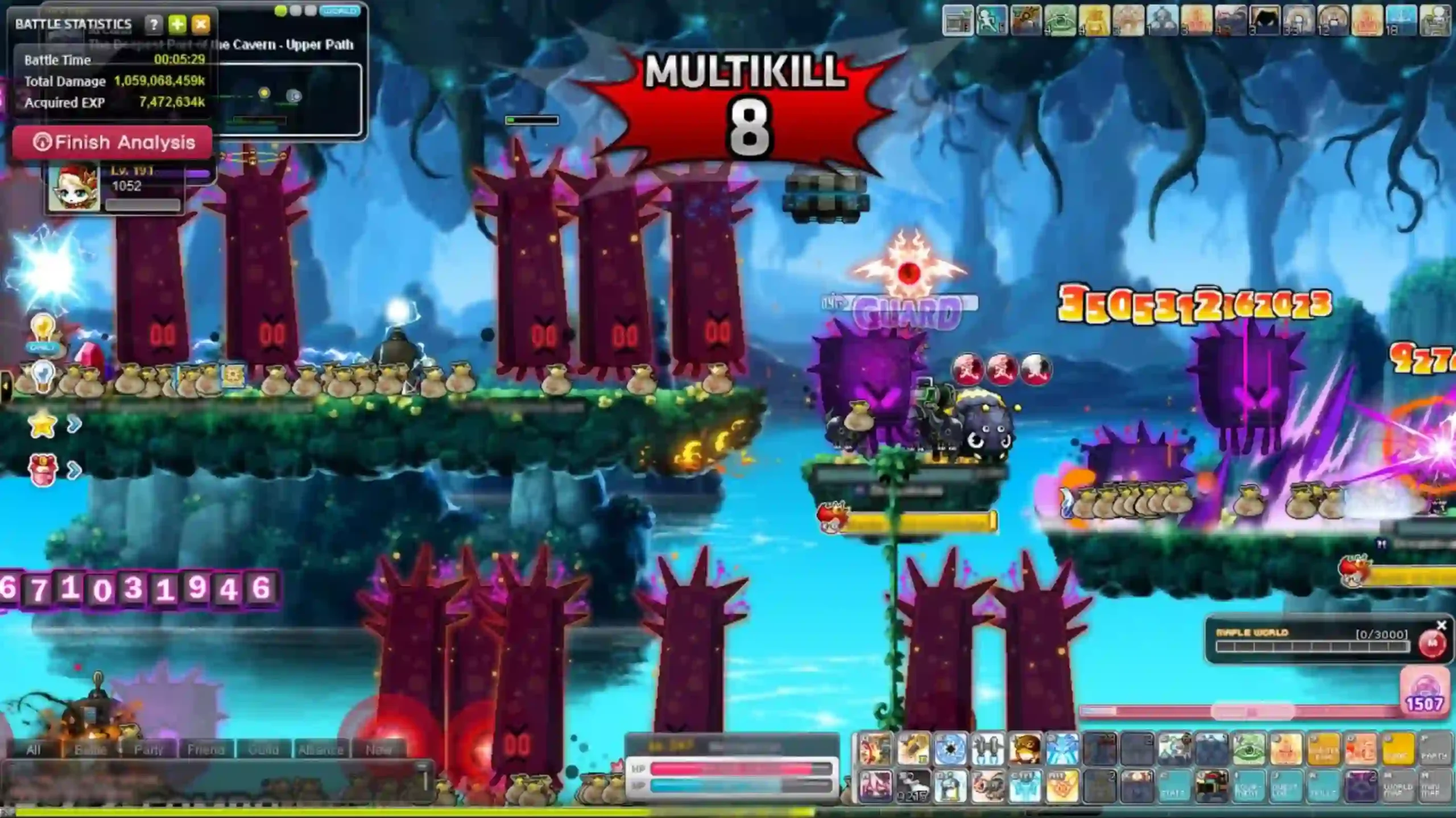The width and height of the screenshot is (1456, 818).
Task: Click the help question mark on Battle Statistics
Action: [x=152, y=24]
